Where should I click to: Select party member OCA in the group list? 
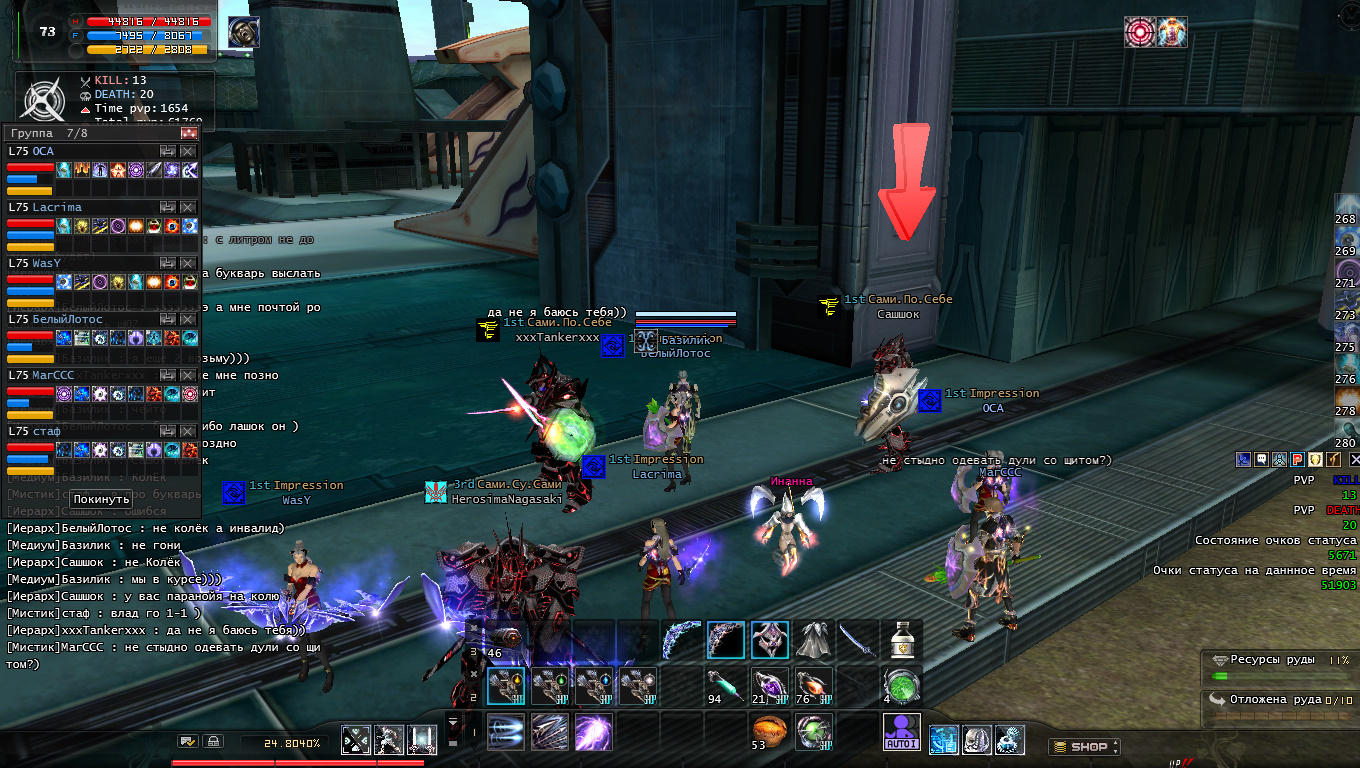click(43, 151)
